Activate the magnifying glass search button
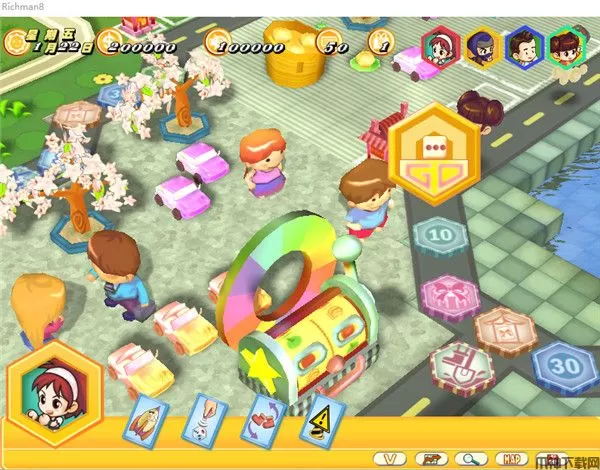Viewport: 600px width, 470px height. [x=469, y=457]
